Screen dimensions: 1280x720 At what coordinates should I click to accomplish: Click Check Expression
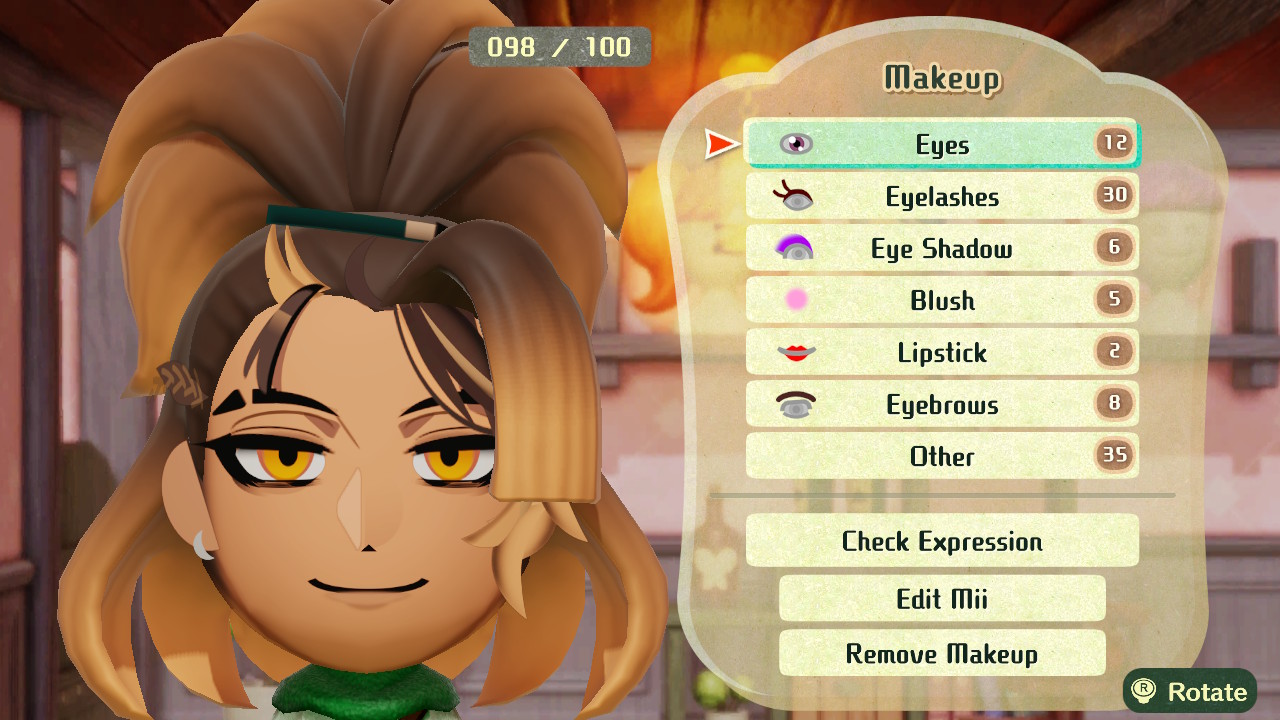click(x=941, y=541)
